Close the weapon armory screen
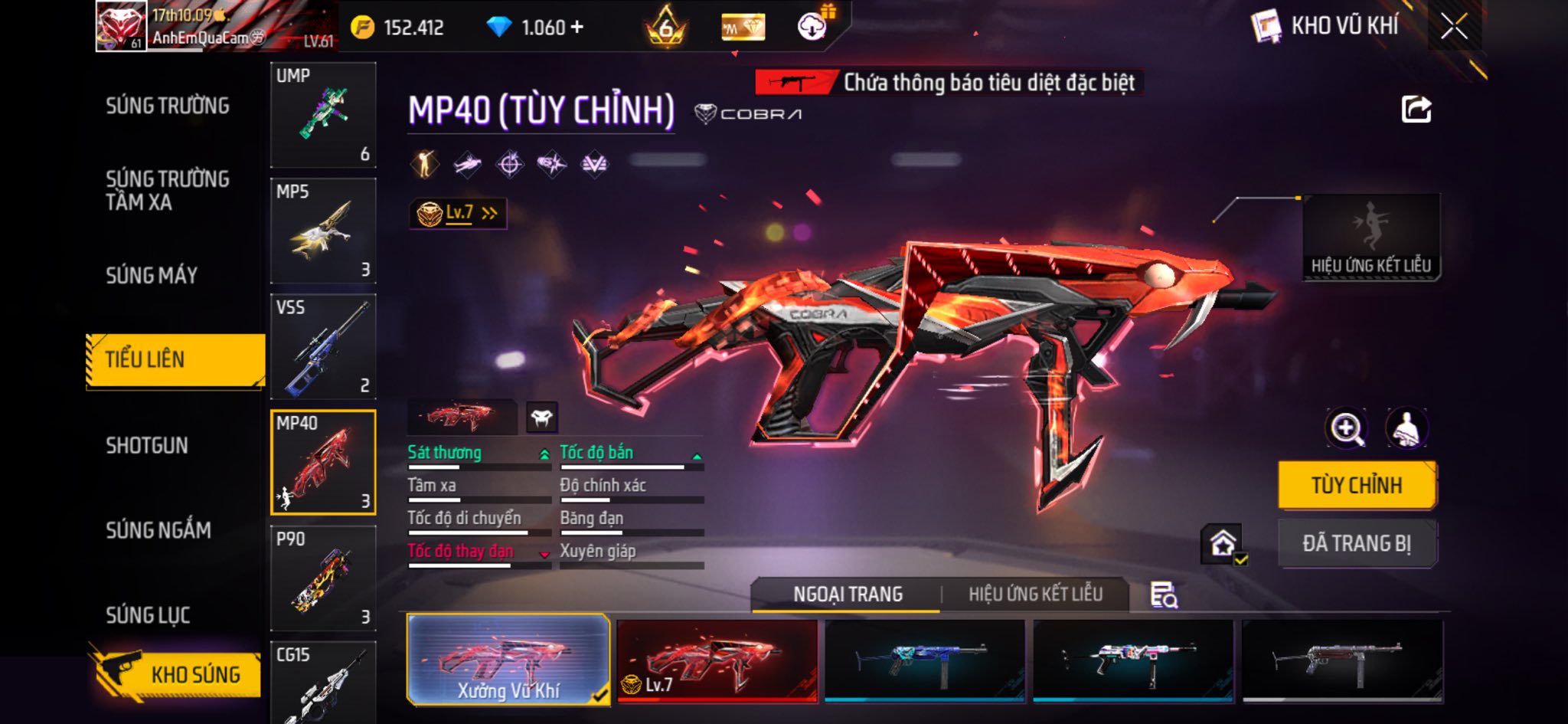The image size is (1568, 724). pos(1453,28)
